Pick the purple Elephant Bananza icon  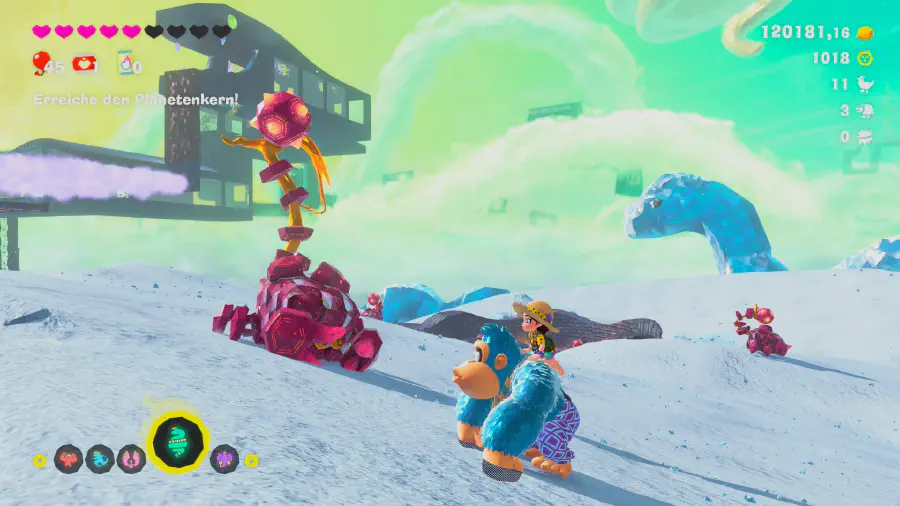pos(225,459)
